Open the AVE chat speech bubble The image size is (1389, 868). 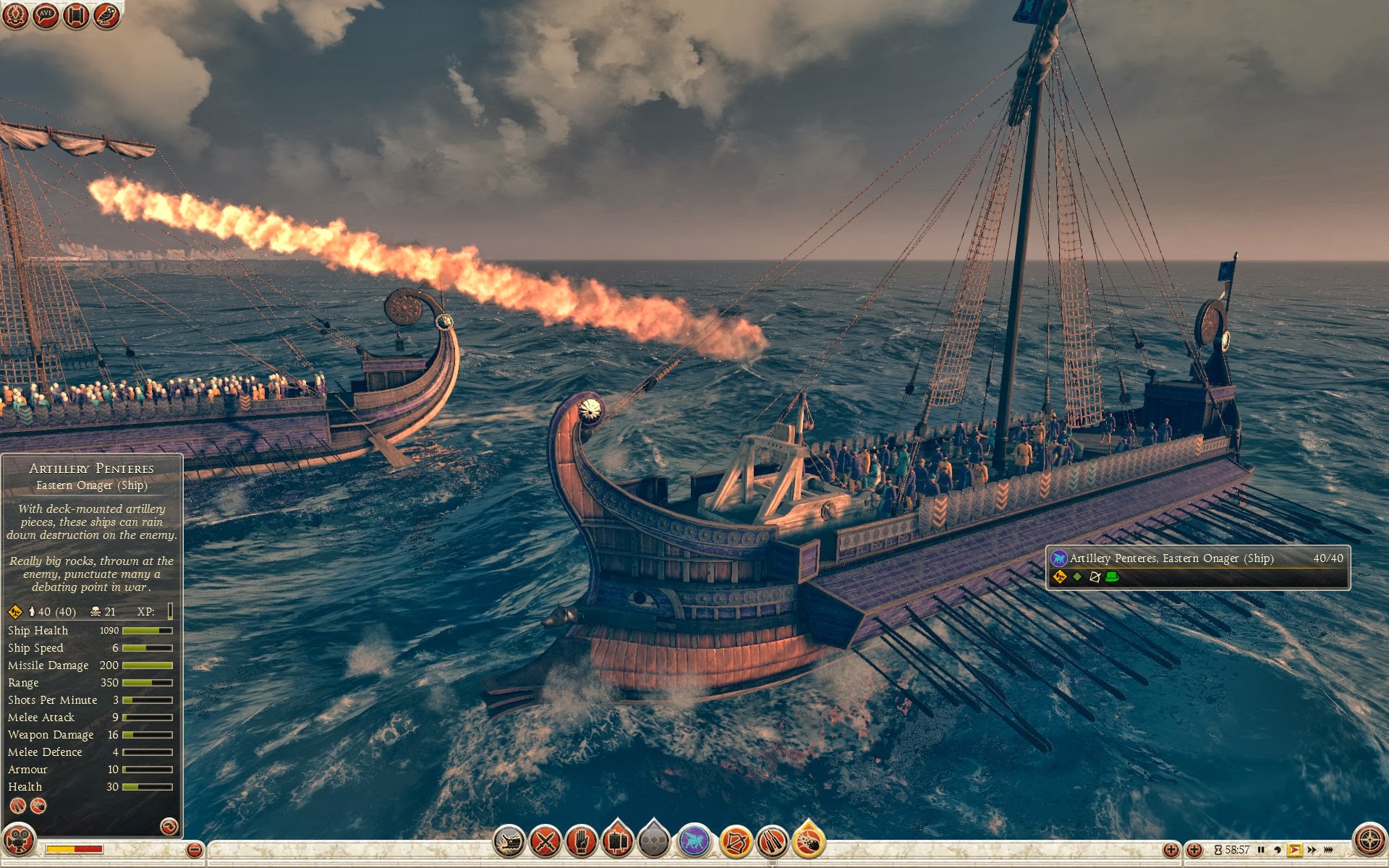pyautogui.click(x=46, y=16)
